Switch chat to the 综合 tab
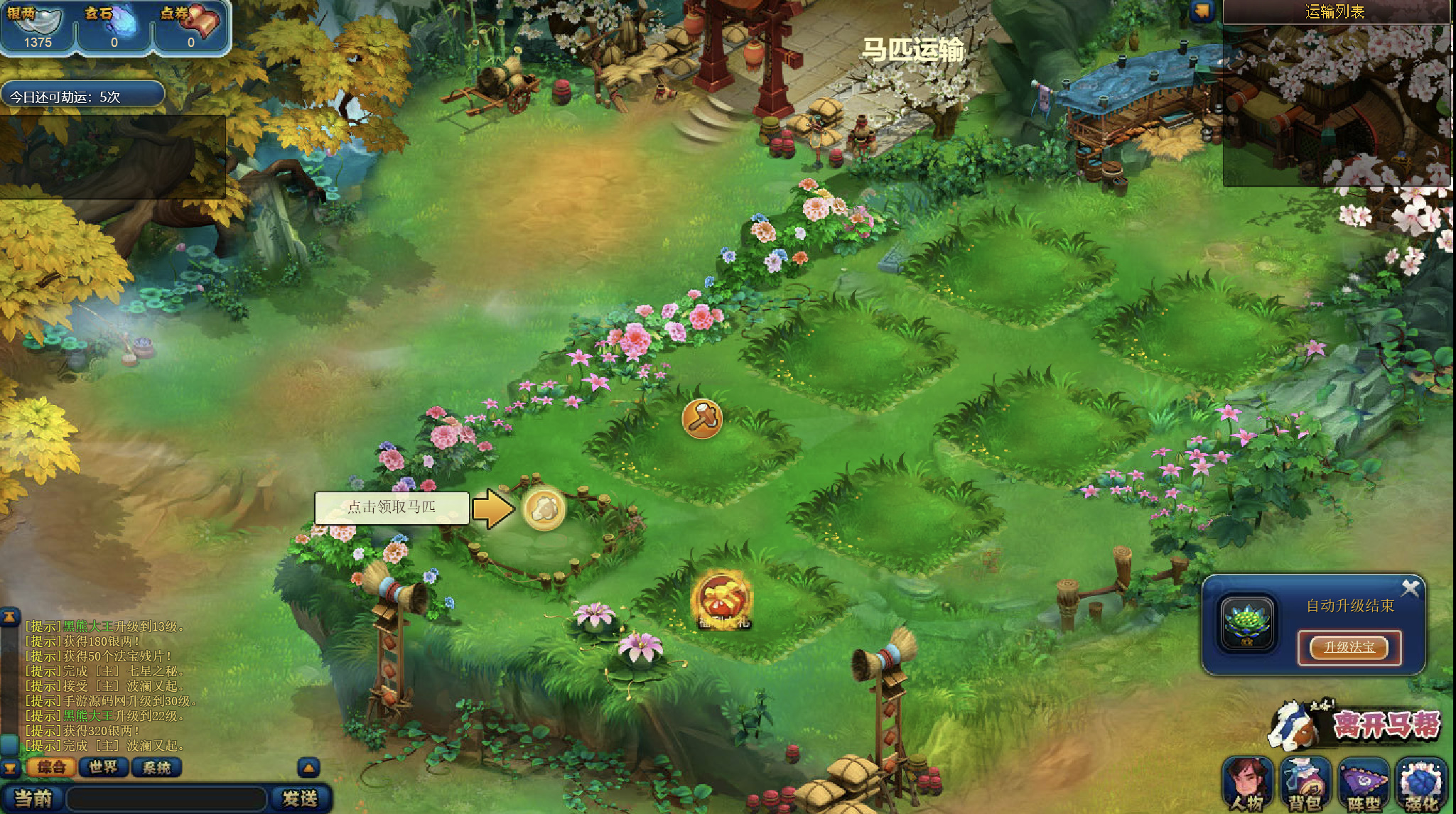Screen dimensions: 1456x814 coord(51,767)
